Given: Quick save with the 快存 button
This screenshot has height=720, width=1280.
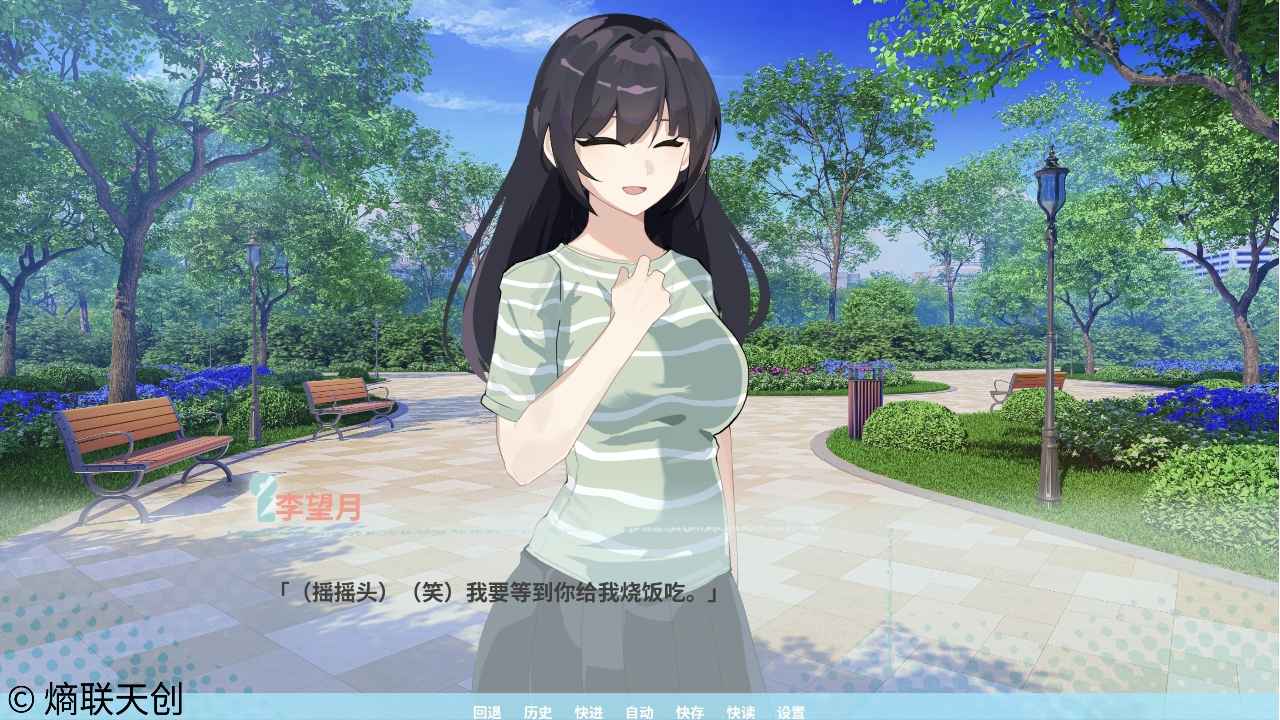Looking at the screenshot, I should coord(688,713).
